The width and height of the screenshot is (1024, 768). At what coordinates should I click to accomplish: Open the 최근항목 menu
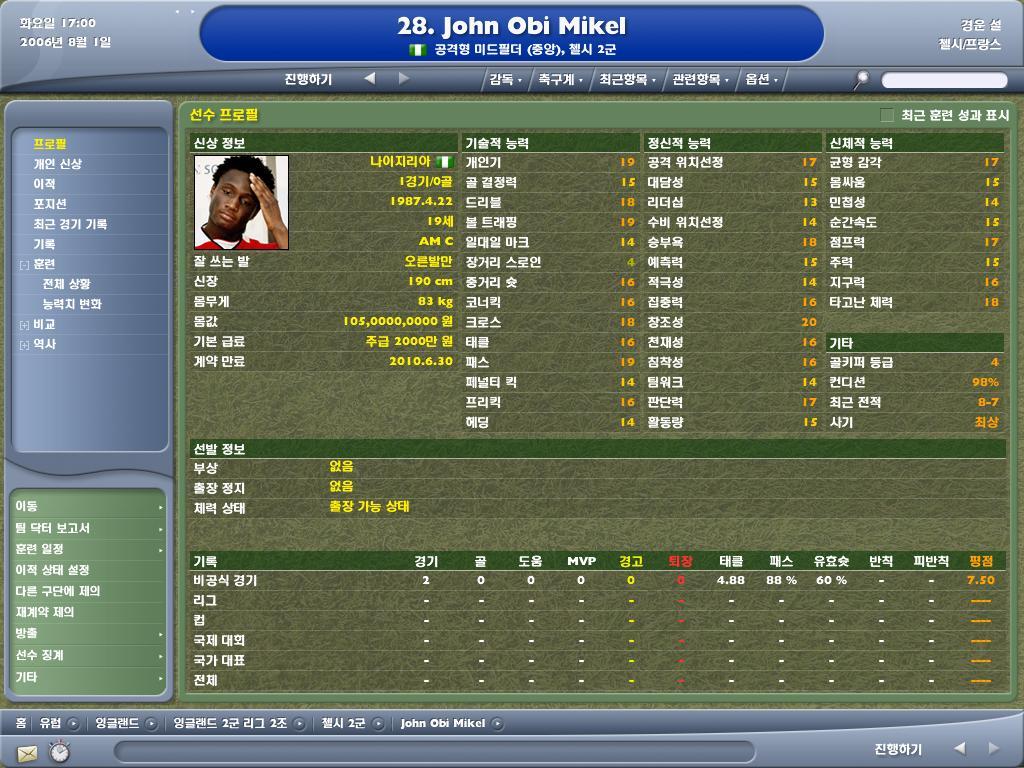[x=628, y=79]
